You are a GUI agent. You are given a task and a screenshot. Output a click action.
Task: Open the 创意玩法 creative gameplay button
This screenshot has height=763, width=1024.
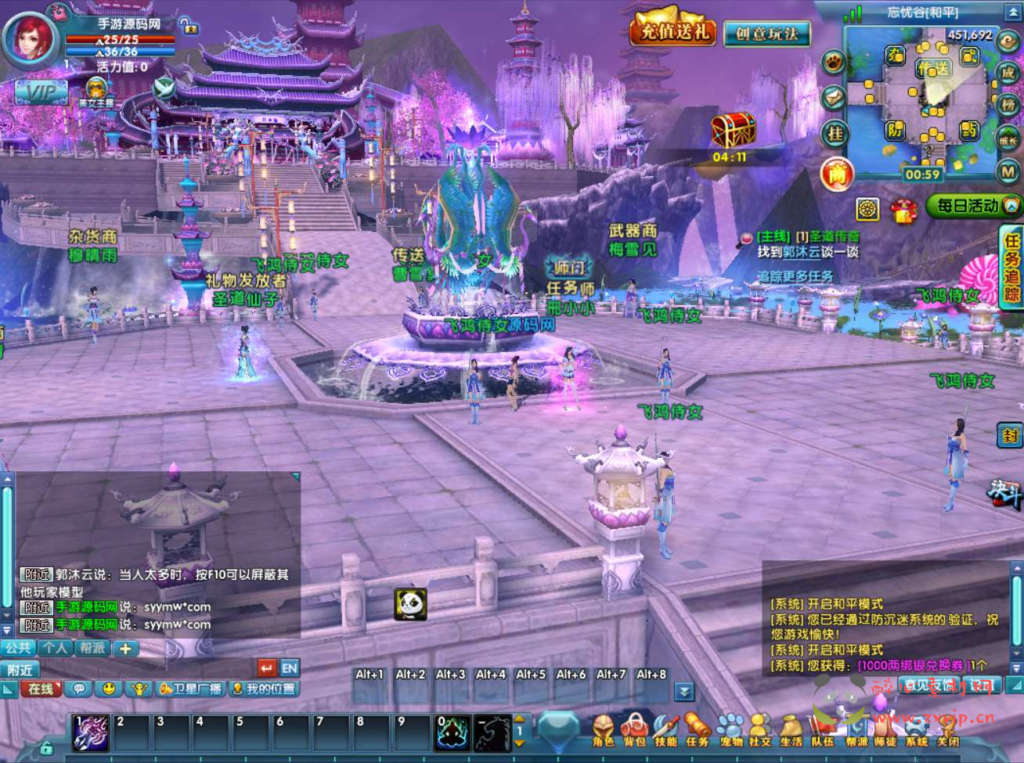pyautogui.click(x=767, y=33)
